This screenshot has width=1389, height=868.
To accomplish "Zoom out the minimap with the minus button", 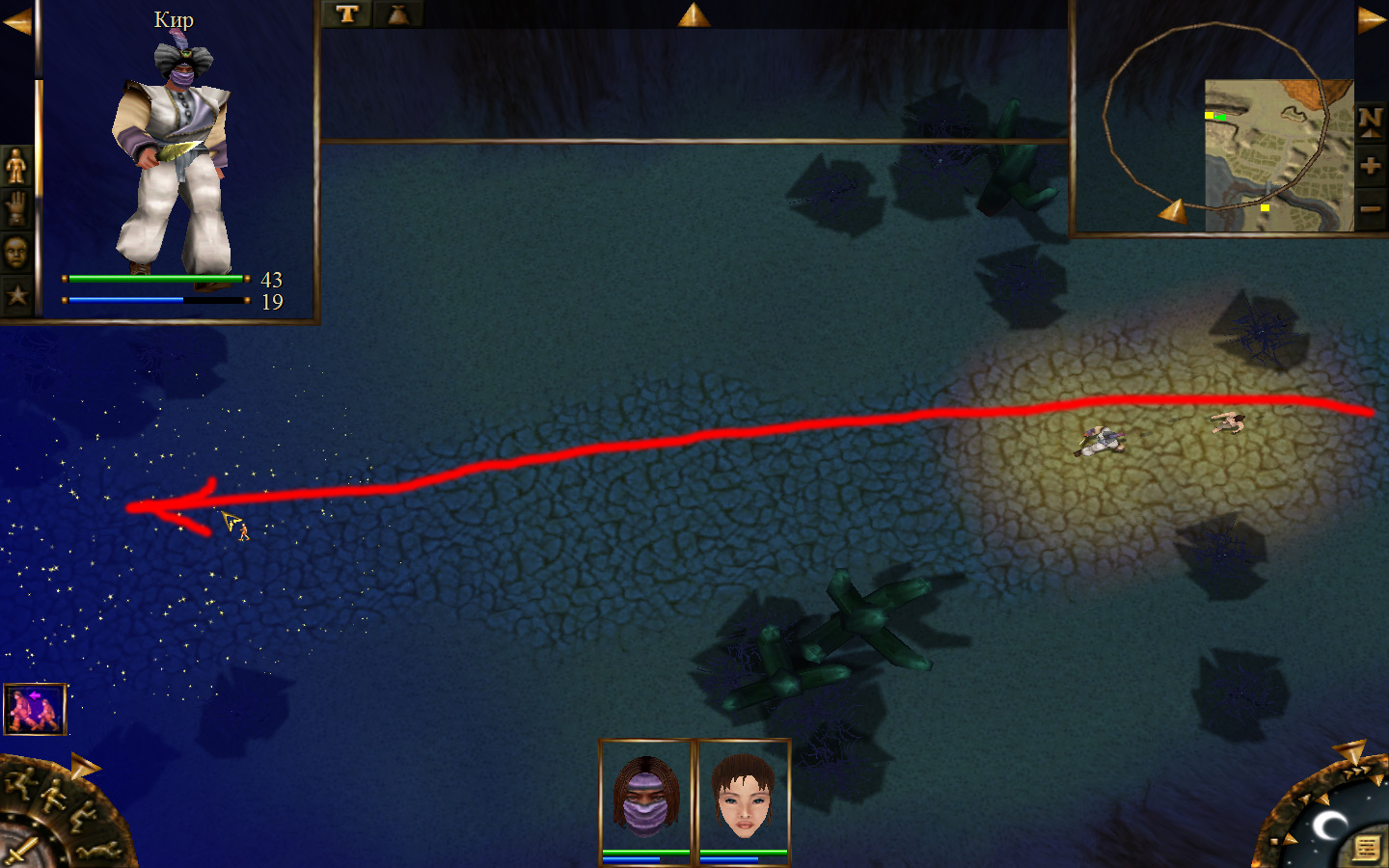I will click(1370, 208).
